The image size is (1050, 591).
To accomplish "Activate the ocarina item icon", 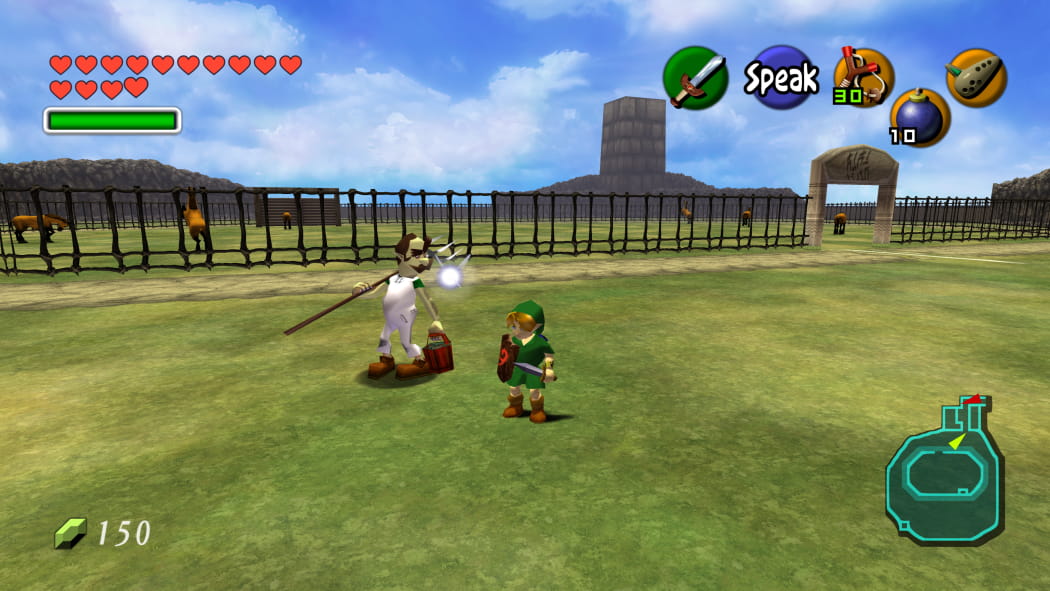I will [976, 77].
